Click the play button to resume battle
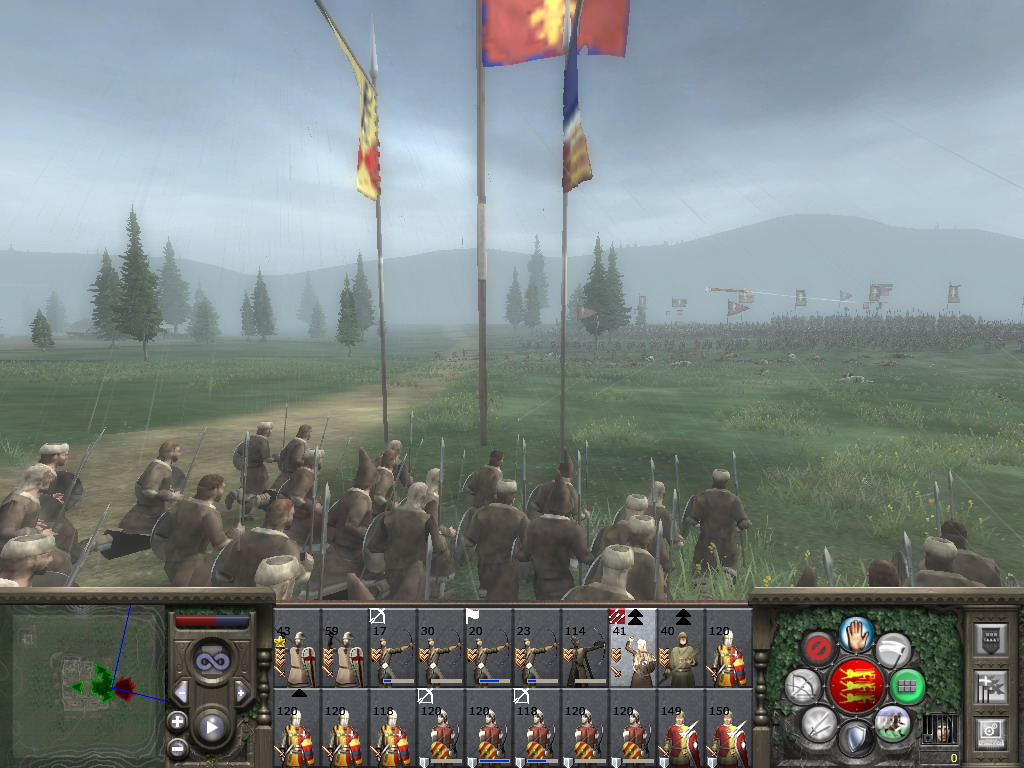 [212, 727]
